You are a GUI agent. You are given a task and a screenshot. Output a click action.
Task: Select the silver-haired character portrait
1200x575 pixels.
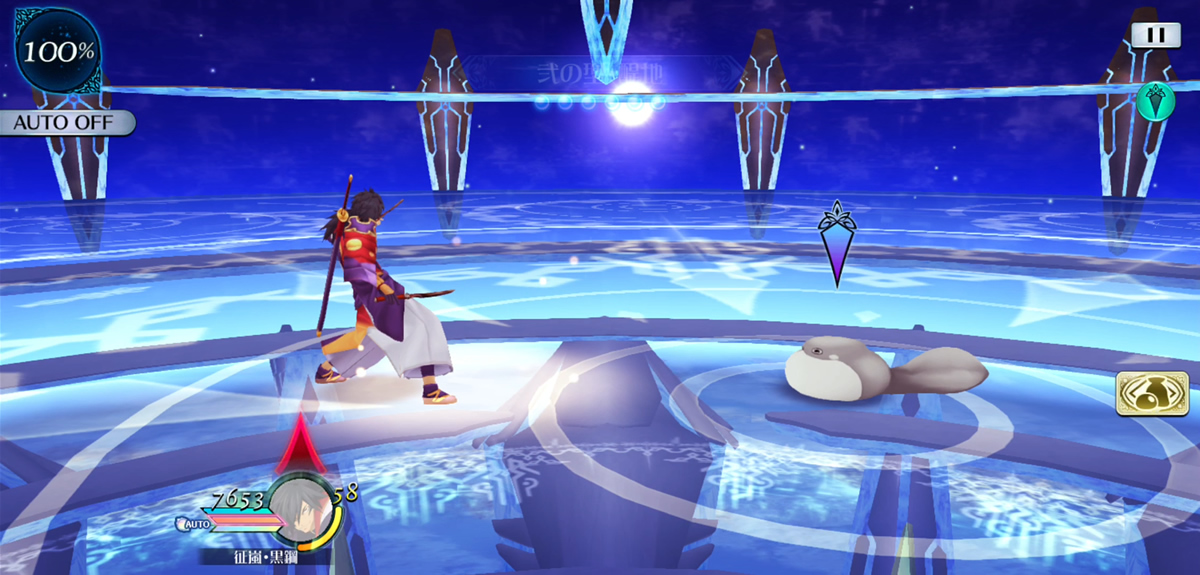coord(304,510)
